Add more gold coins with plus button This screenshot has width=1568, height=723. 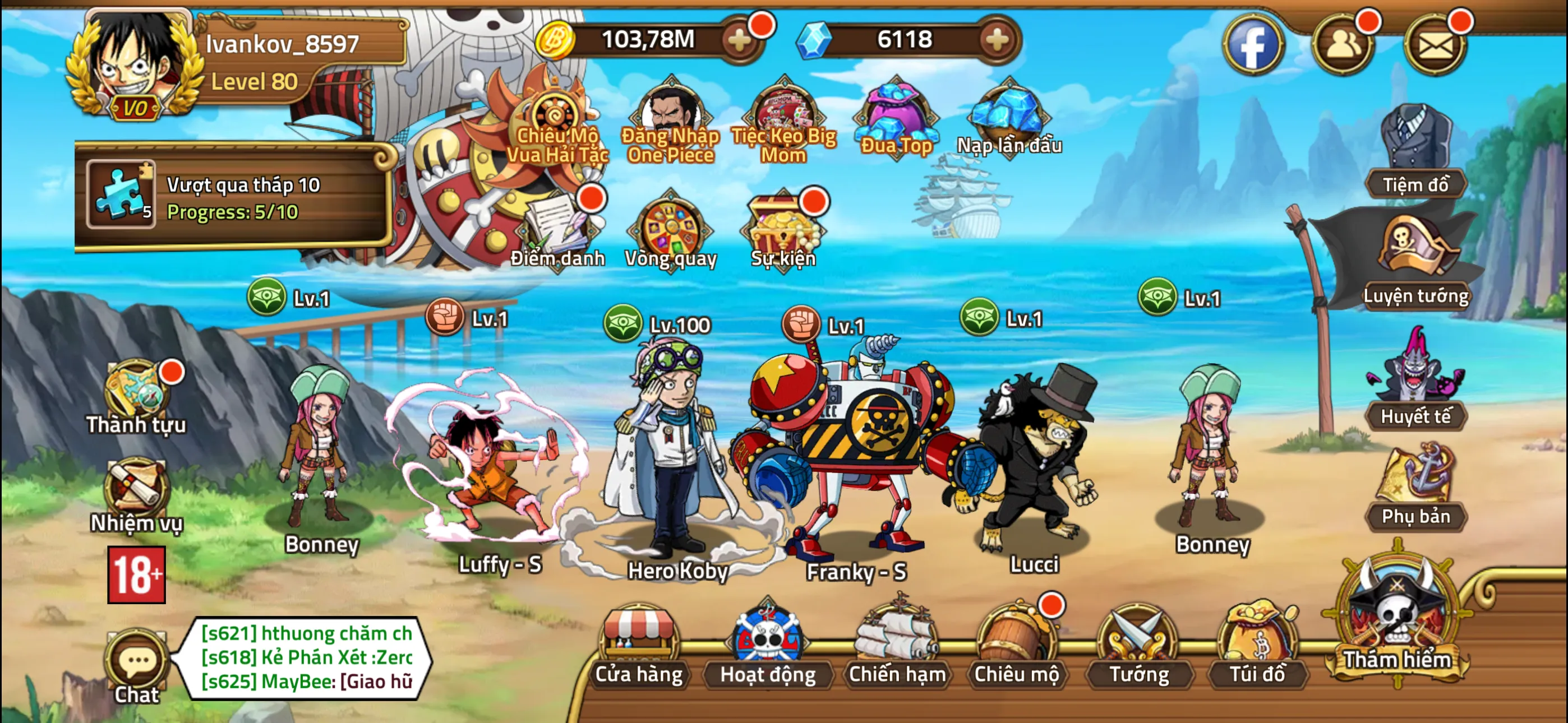(x=740, y=40)
